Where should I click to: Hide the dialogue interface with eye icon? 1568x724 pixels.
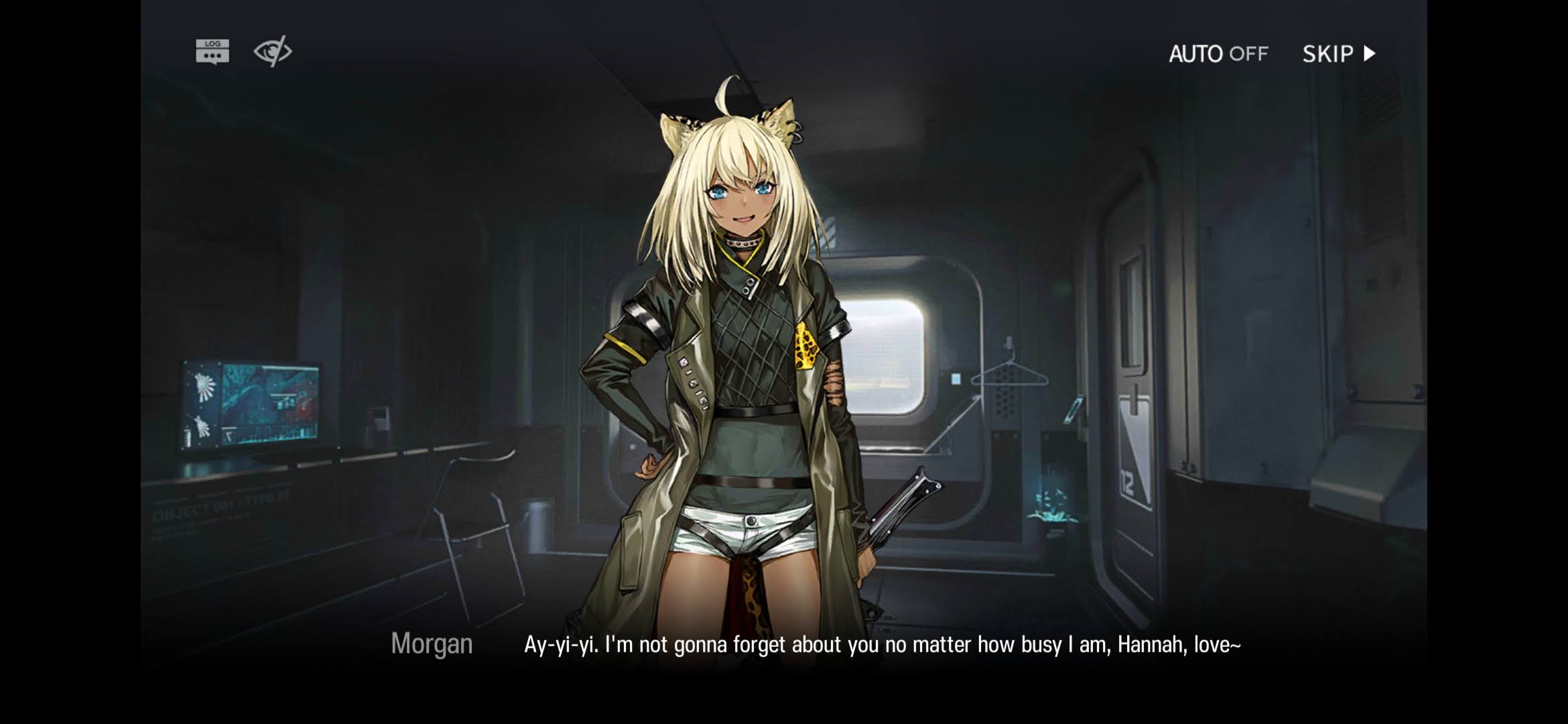point(273,51)
